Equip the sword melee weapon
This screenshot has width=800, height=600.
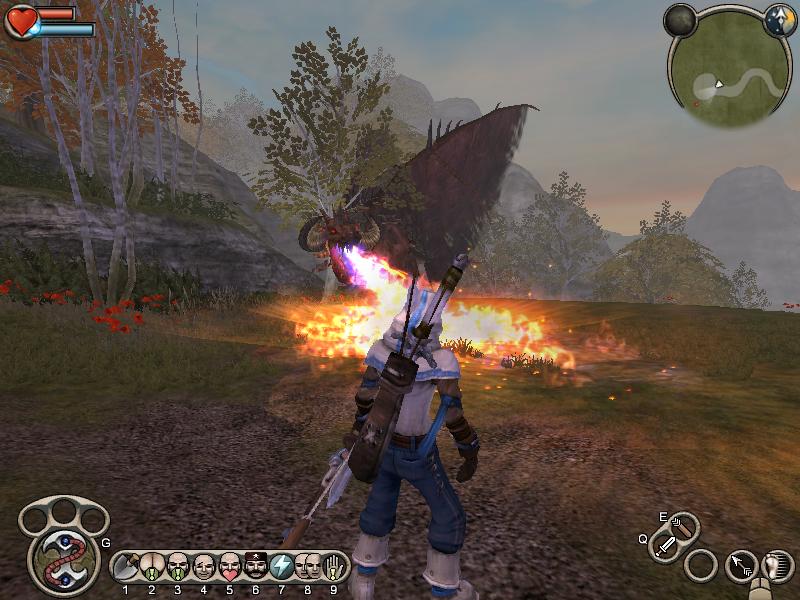(666, 546)
